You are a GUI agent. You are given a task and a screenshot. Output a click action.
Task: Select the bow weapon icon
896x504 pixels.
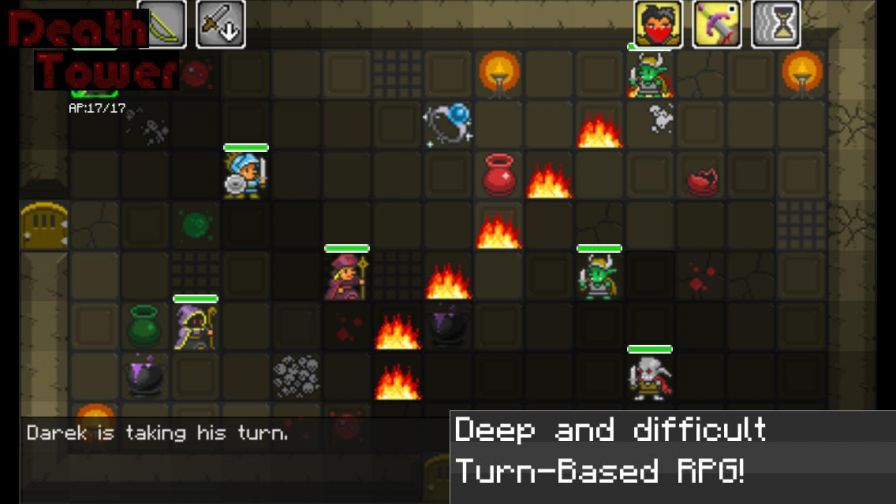click(162, 24)
